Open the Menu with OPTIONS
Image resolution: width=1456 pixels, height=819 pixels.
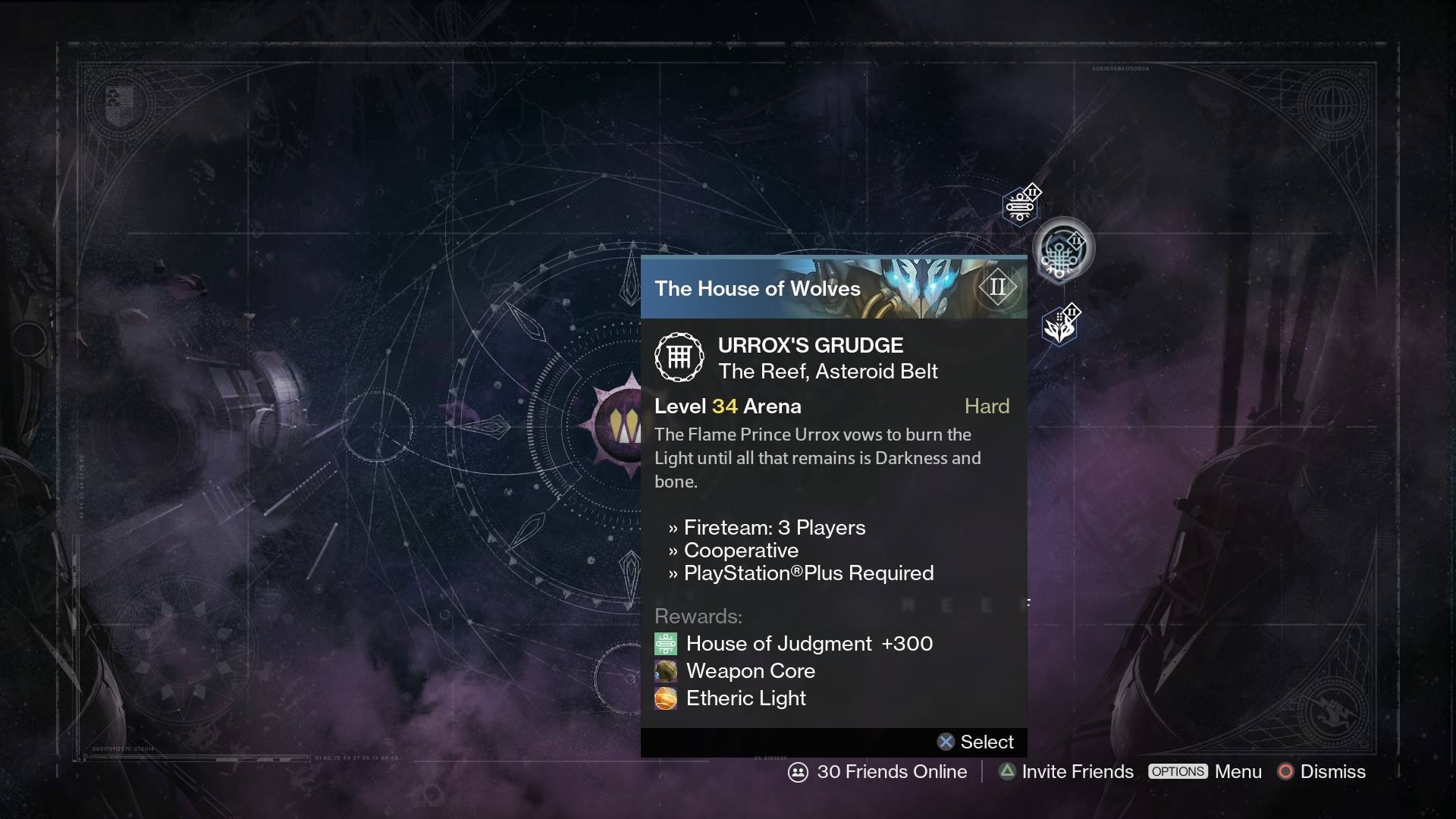pyautogui.click(x=1178, y=771)
